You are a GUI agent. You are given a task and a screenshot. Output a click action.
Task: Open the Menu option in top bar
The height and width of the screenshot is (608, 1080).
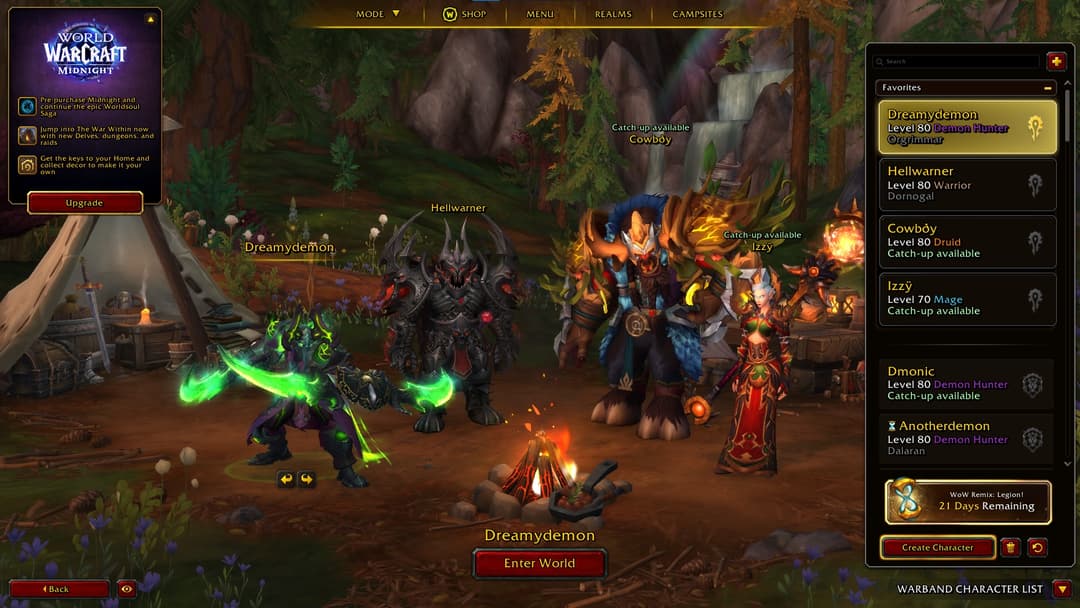tap(540, 14)
